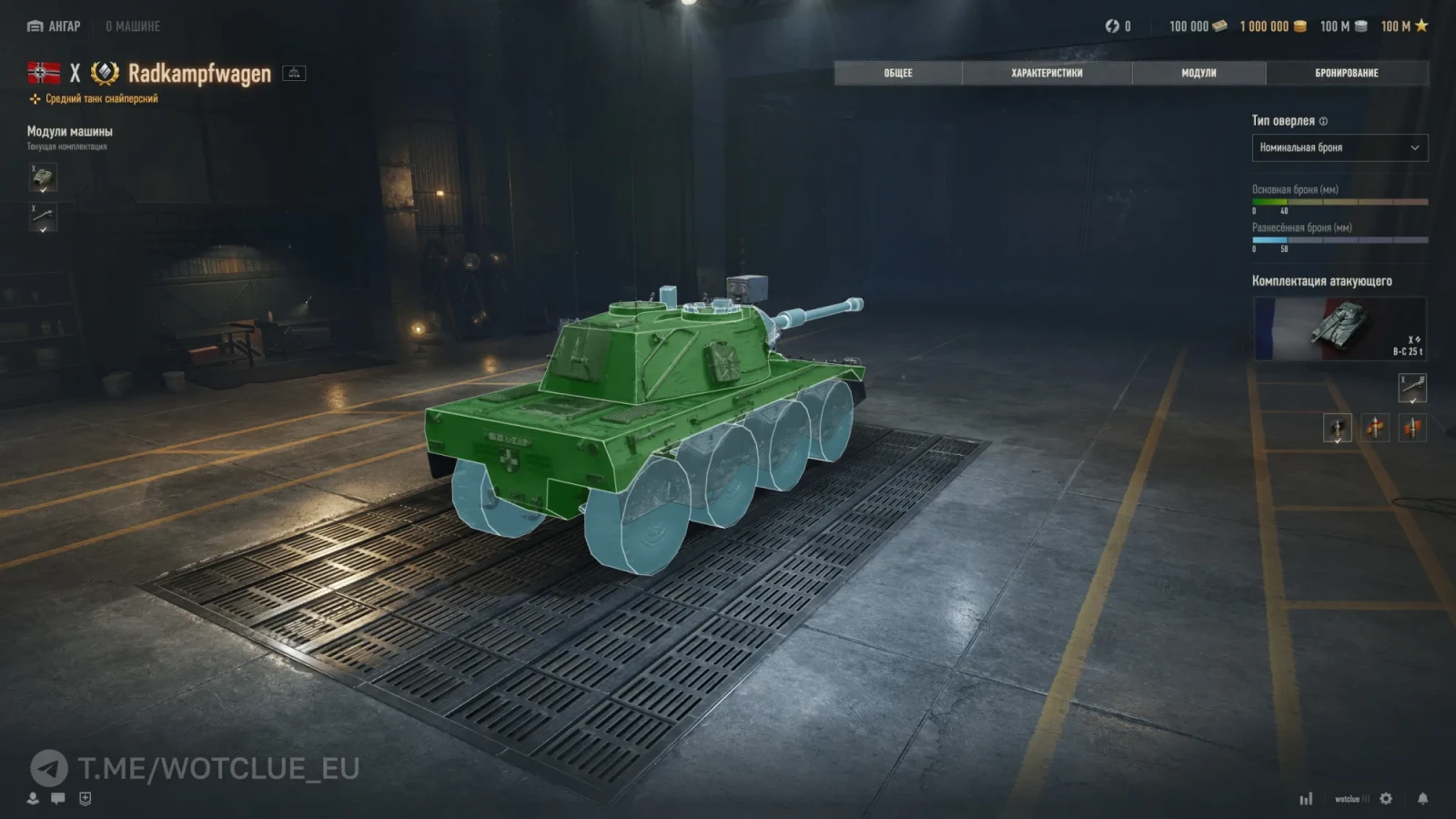
Task: Click the АНГАР button top left
Action: click(55, 26)
